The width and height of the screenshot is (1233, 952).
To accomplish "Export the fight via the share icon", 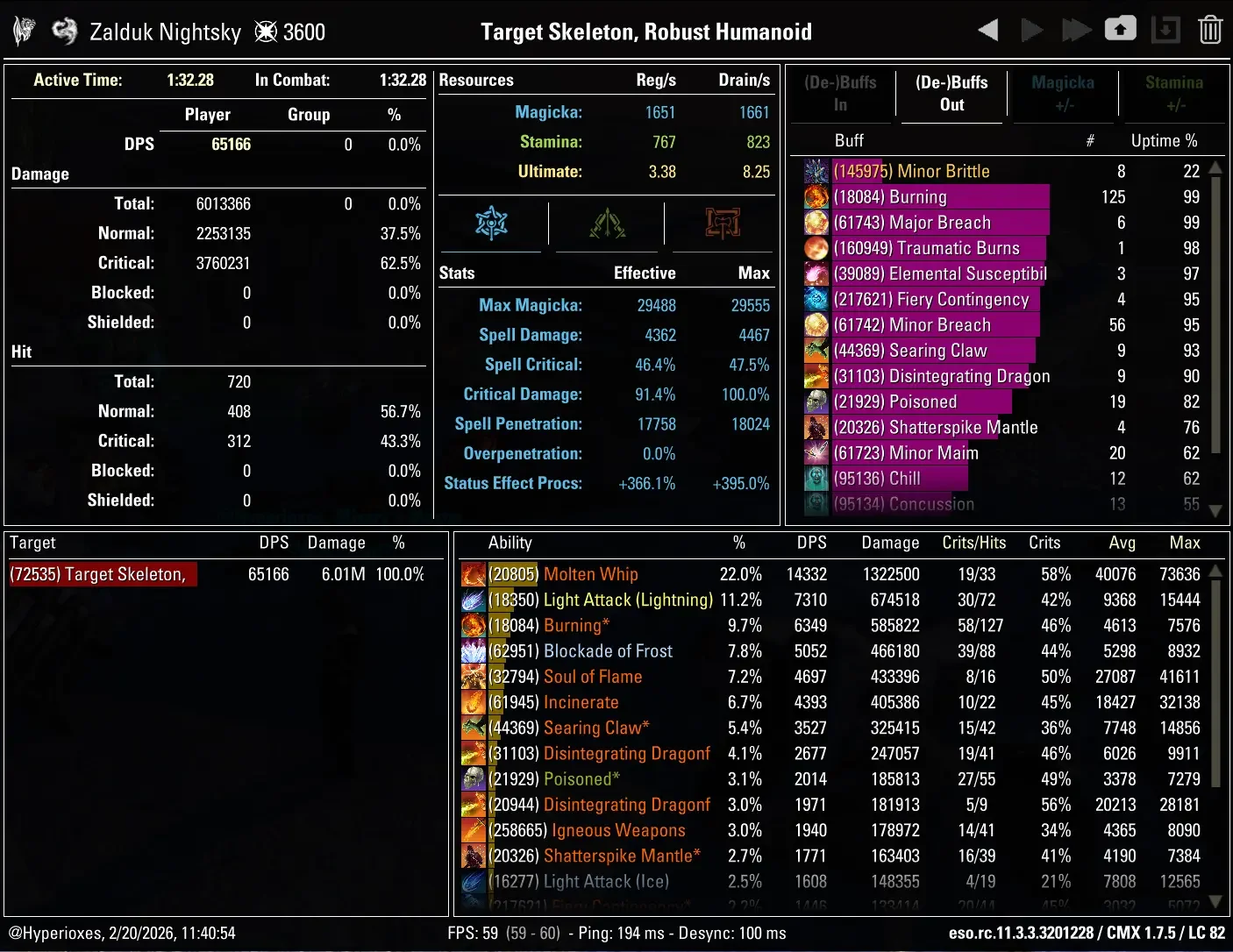I will (1121, 29).
